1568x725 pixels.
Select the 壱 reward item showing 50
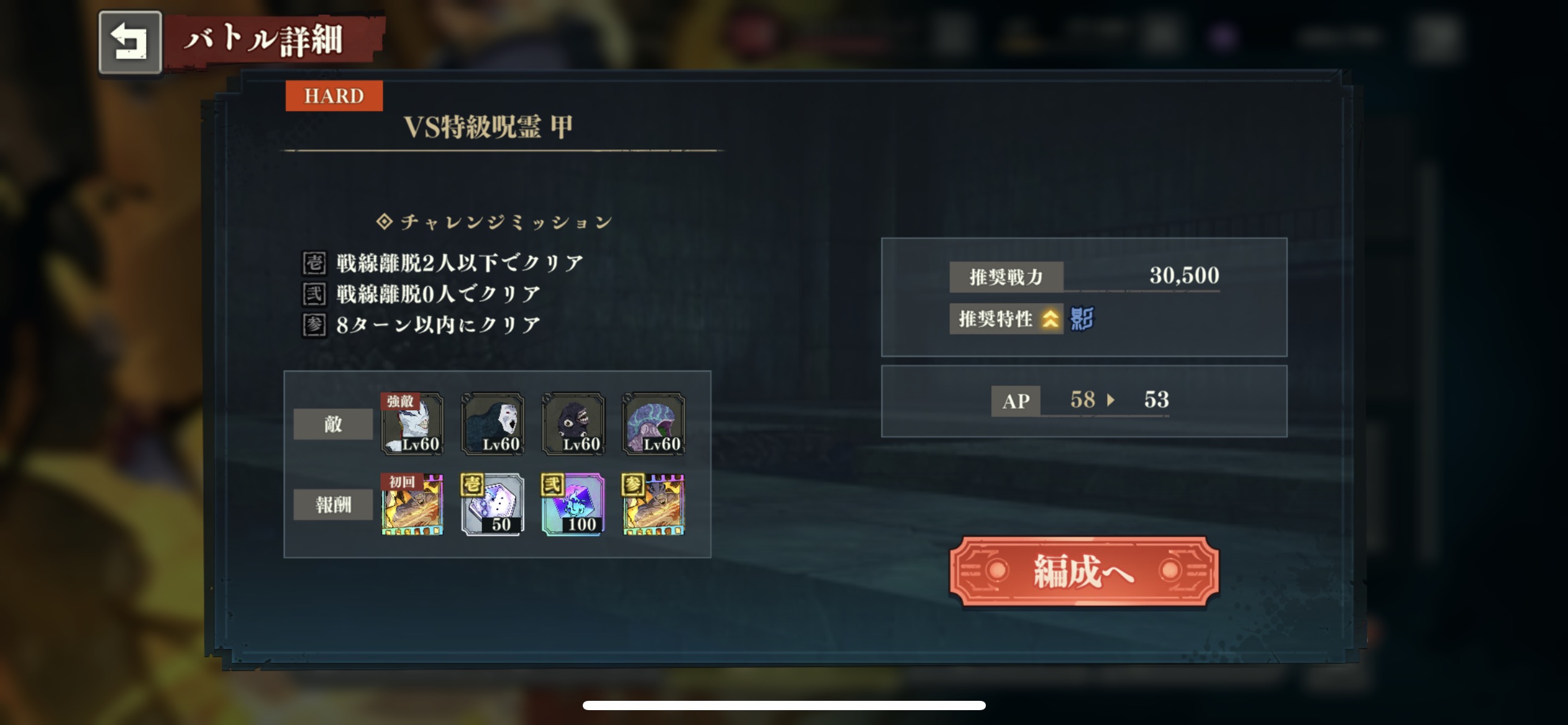(492, 505)
